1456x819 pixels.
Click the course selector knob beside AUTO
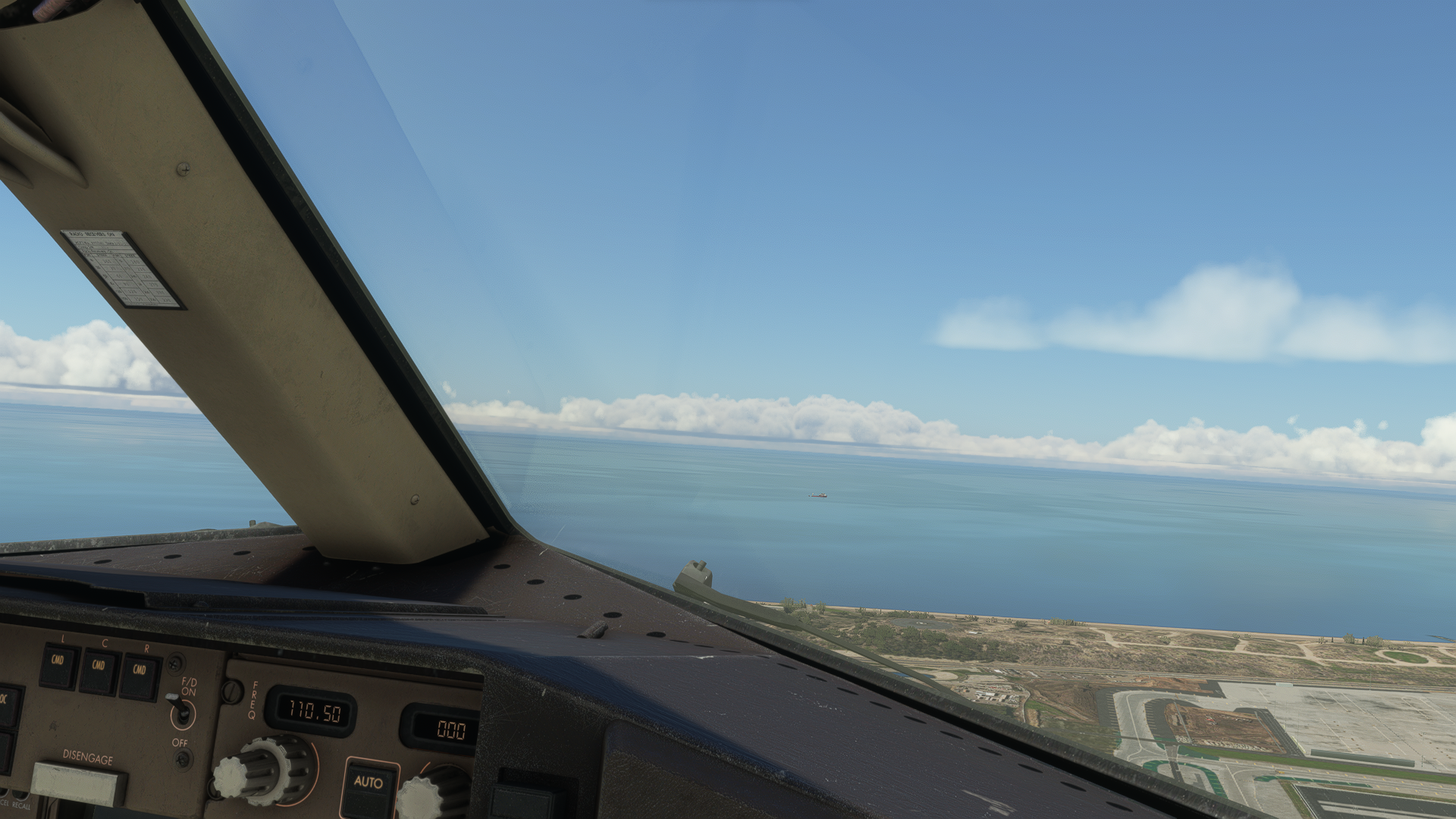pyautogui.click(x=432, y=794)
